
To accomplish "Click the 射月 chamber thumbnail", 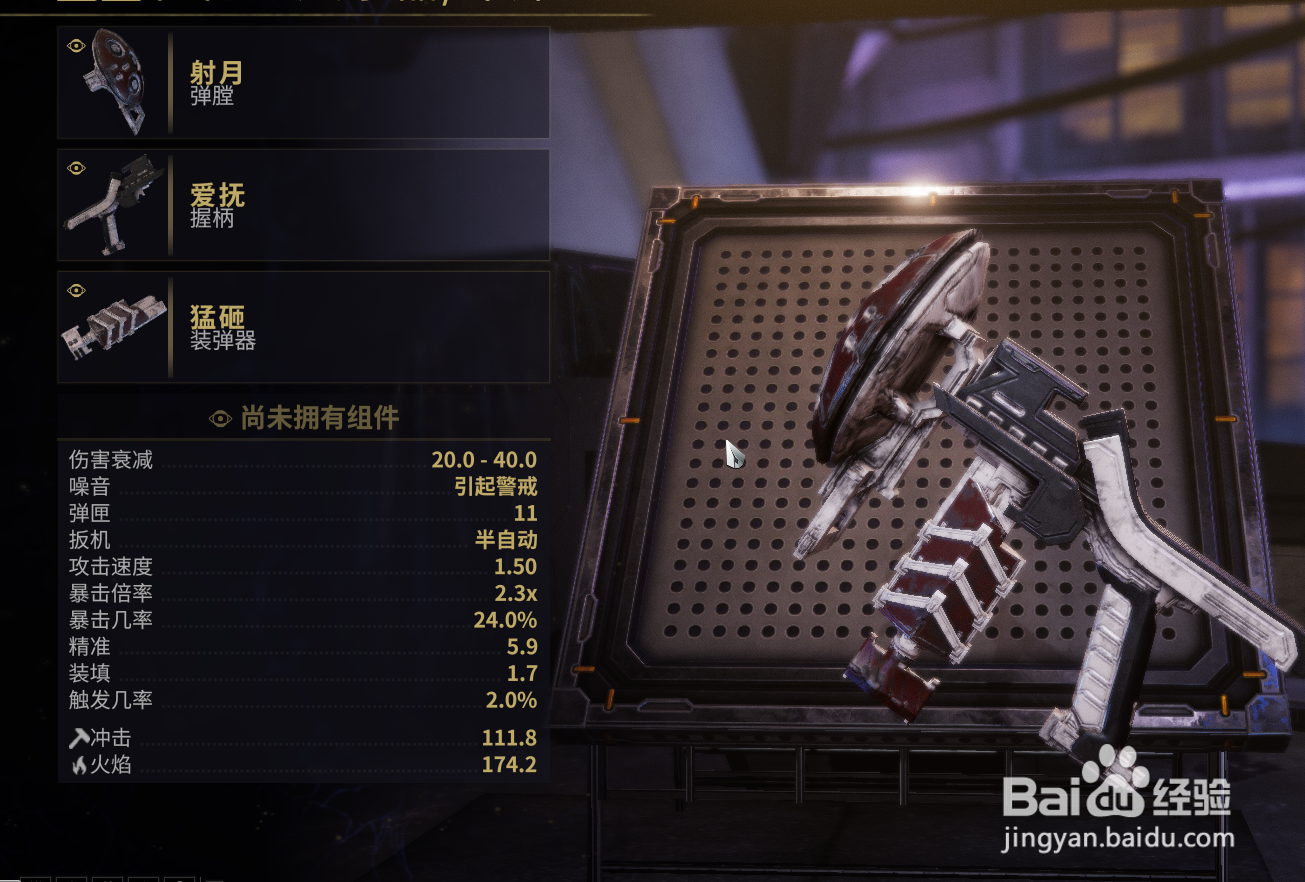I will 114,83.
